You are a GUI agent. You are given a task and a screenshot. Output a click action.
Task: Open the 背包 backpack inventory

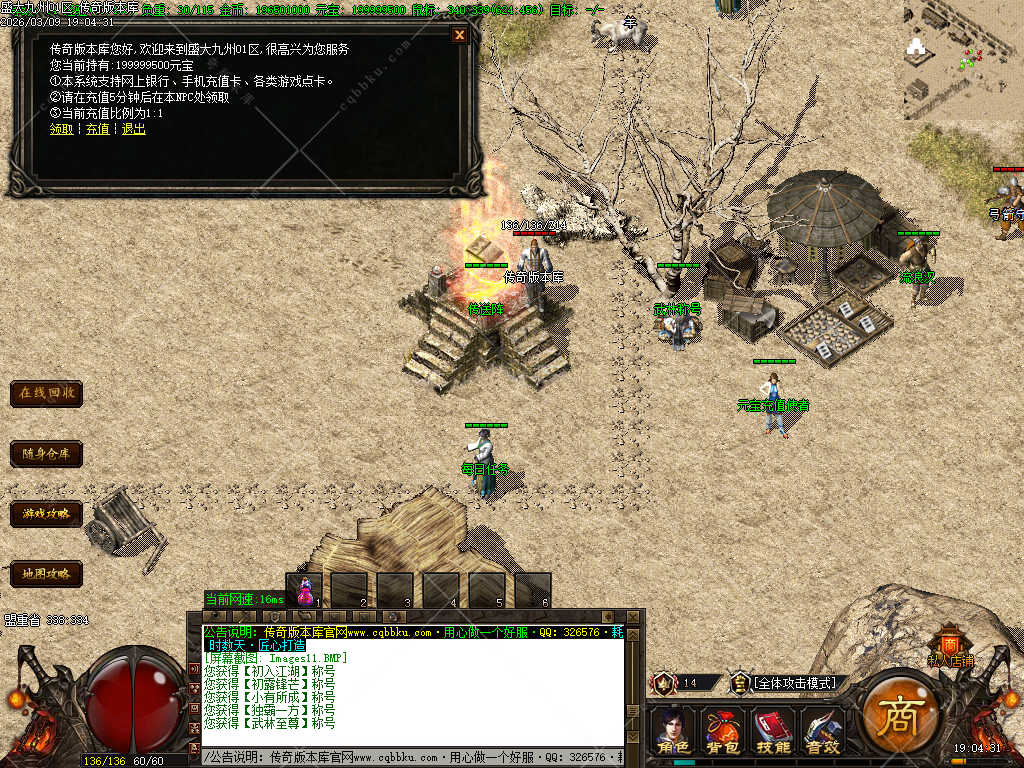723,731
